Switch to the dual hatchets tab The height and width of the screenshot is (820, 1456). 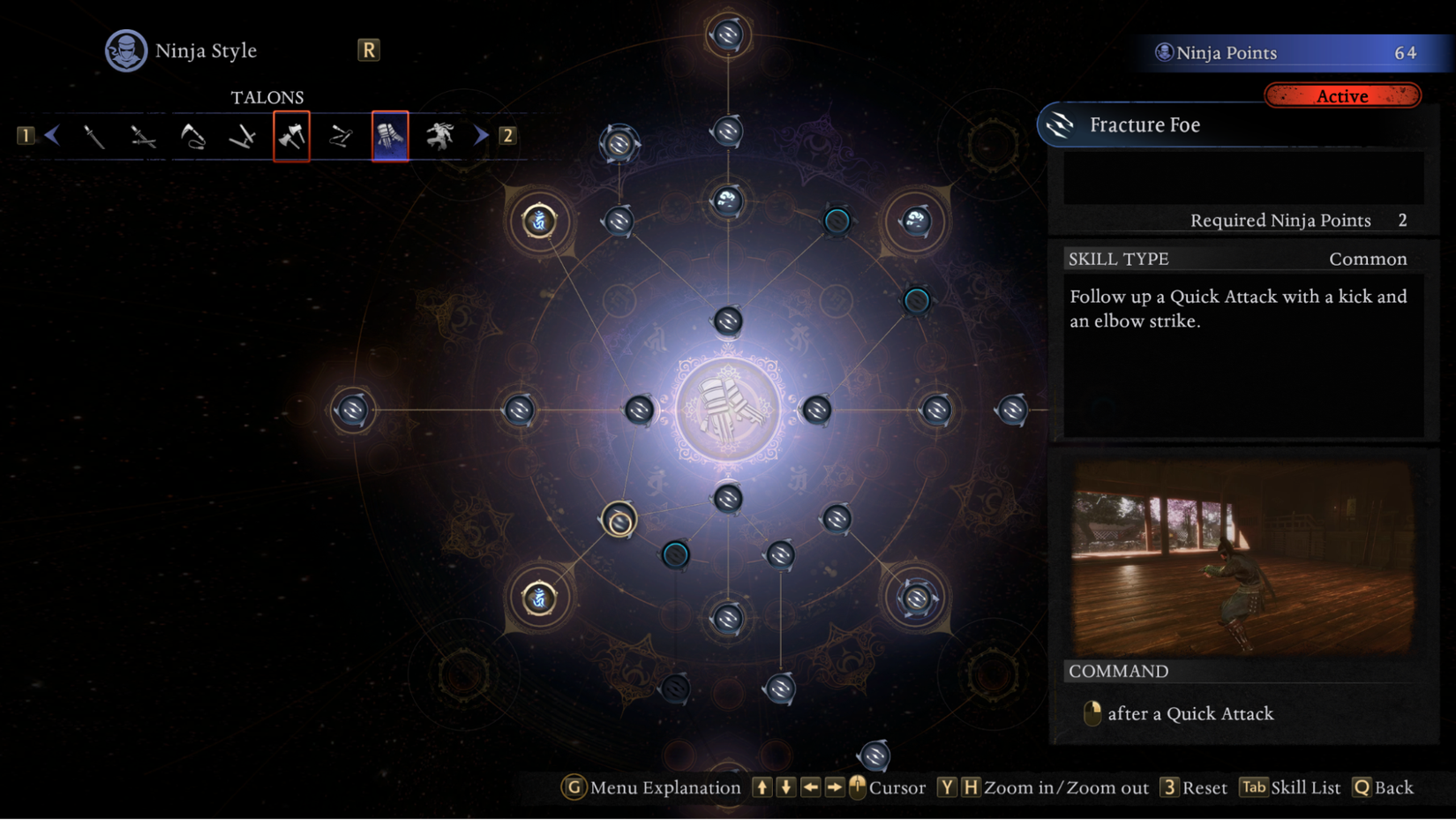point(291,136)
